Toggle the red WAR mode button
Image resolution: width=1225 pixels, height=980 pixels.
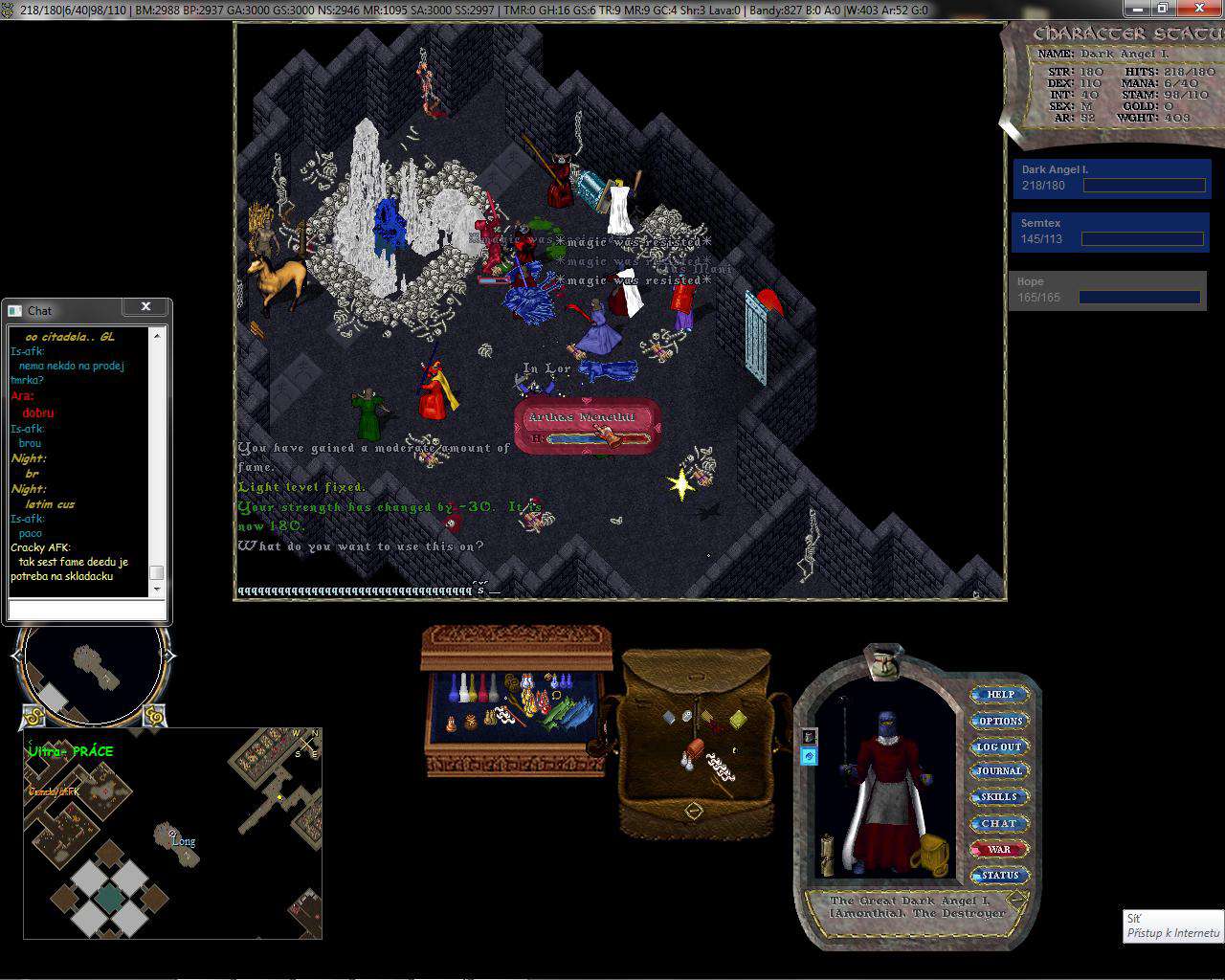pyautogui.click(x=999, y=849)
